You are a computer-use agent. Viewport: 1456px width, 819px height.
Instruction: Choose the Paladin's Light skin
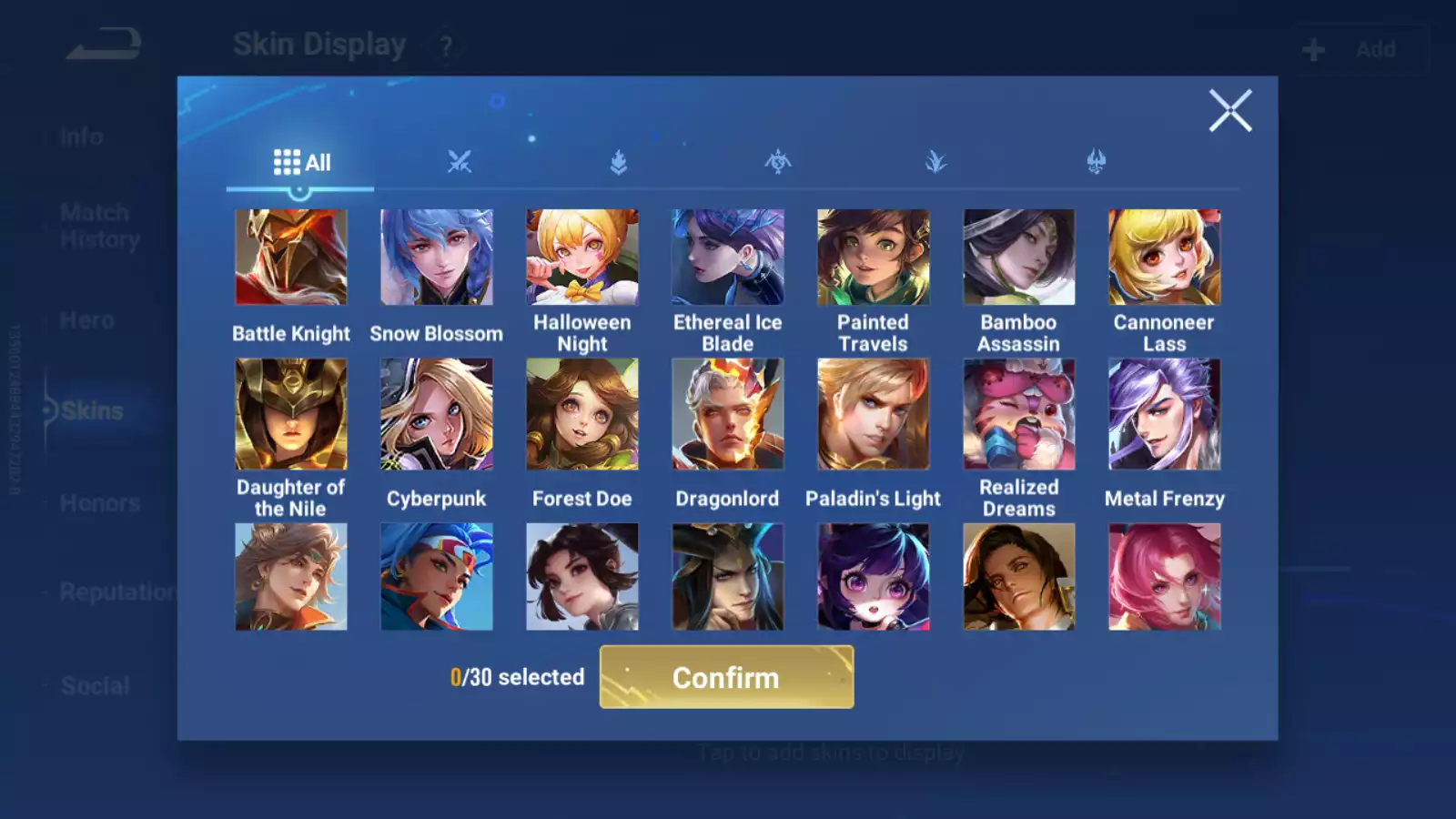pos(874,414)
